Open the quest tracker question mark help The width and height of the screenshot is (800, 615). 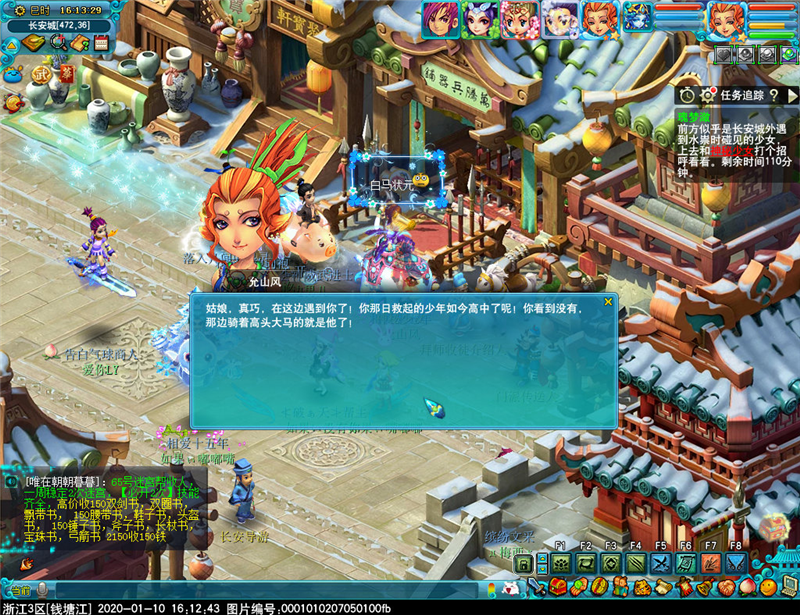(x=774, y=96)
